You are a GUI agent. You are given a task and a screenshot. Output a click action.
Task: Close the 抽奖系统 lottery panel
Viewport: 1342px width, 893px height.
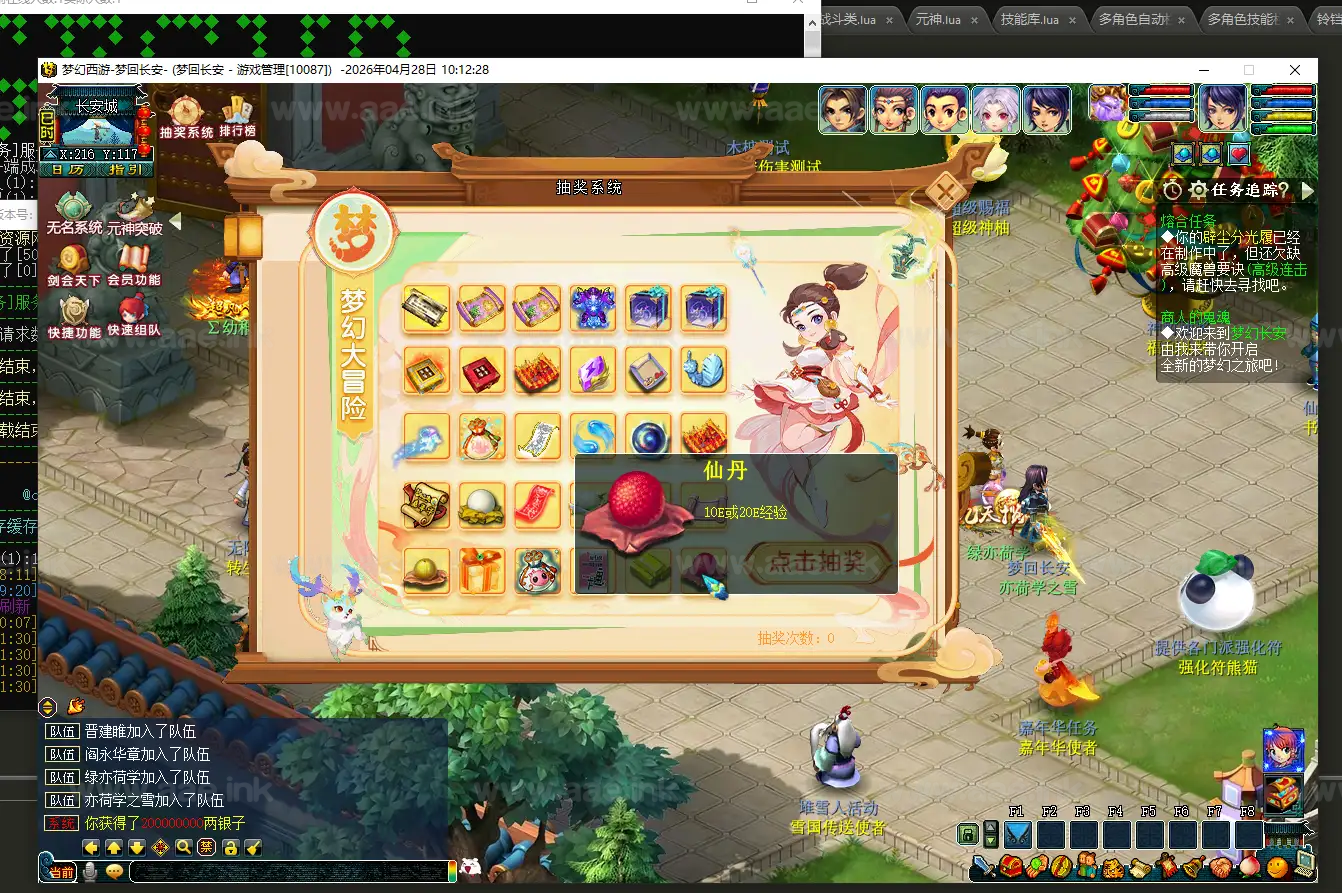tap(945, 191)
